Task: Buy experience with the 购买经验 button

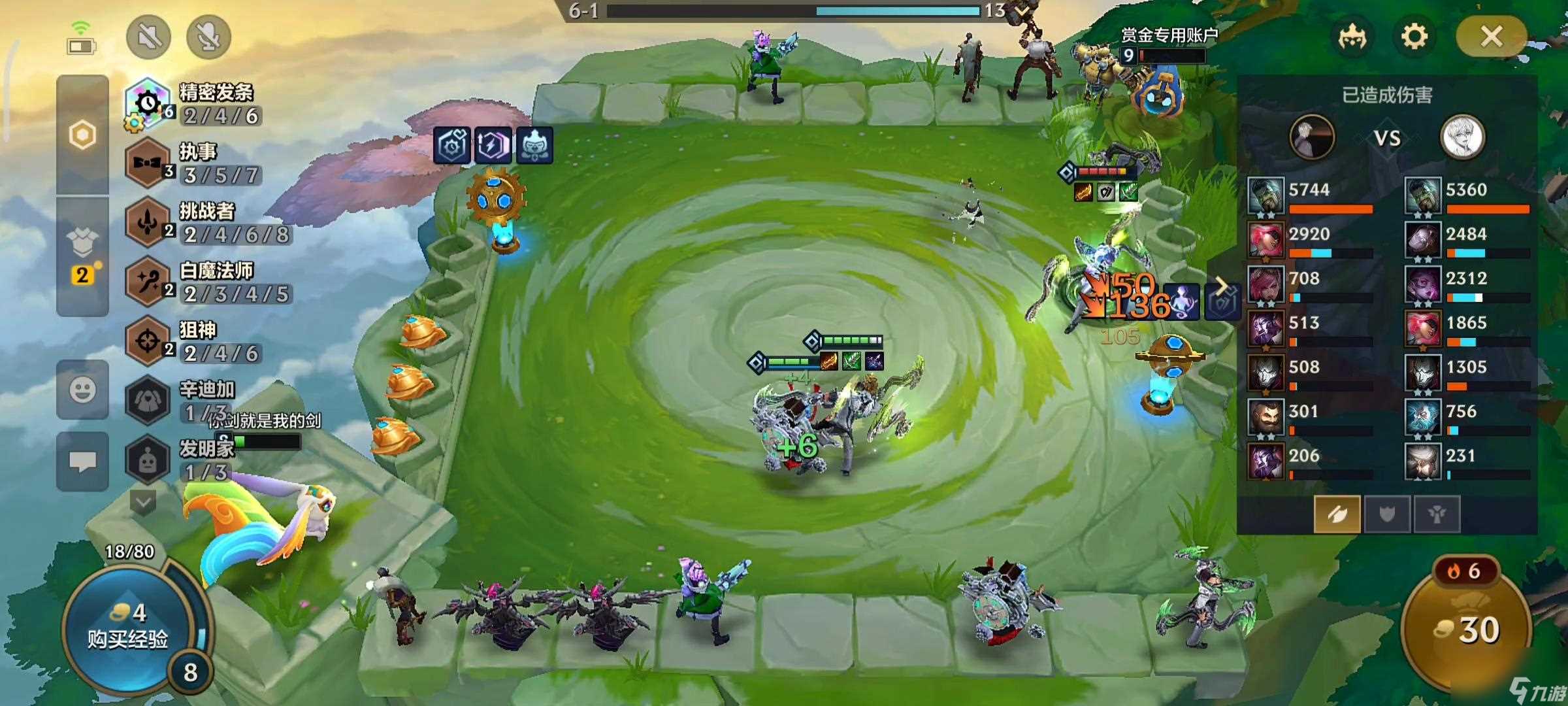Action: pos(127,628)
